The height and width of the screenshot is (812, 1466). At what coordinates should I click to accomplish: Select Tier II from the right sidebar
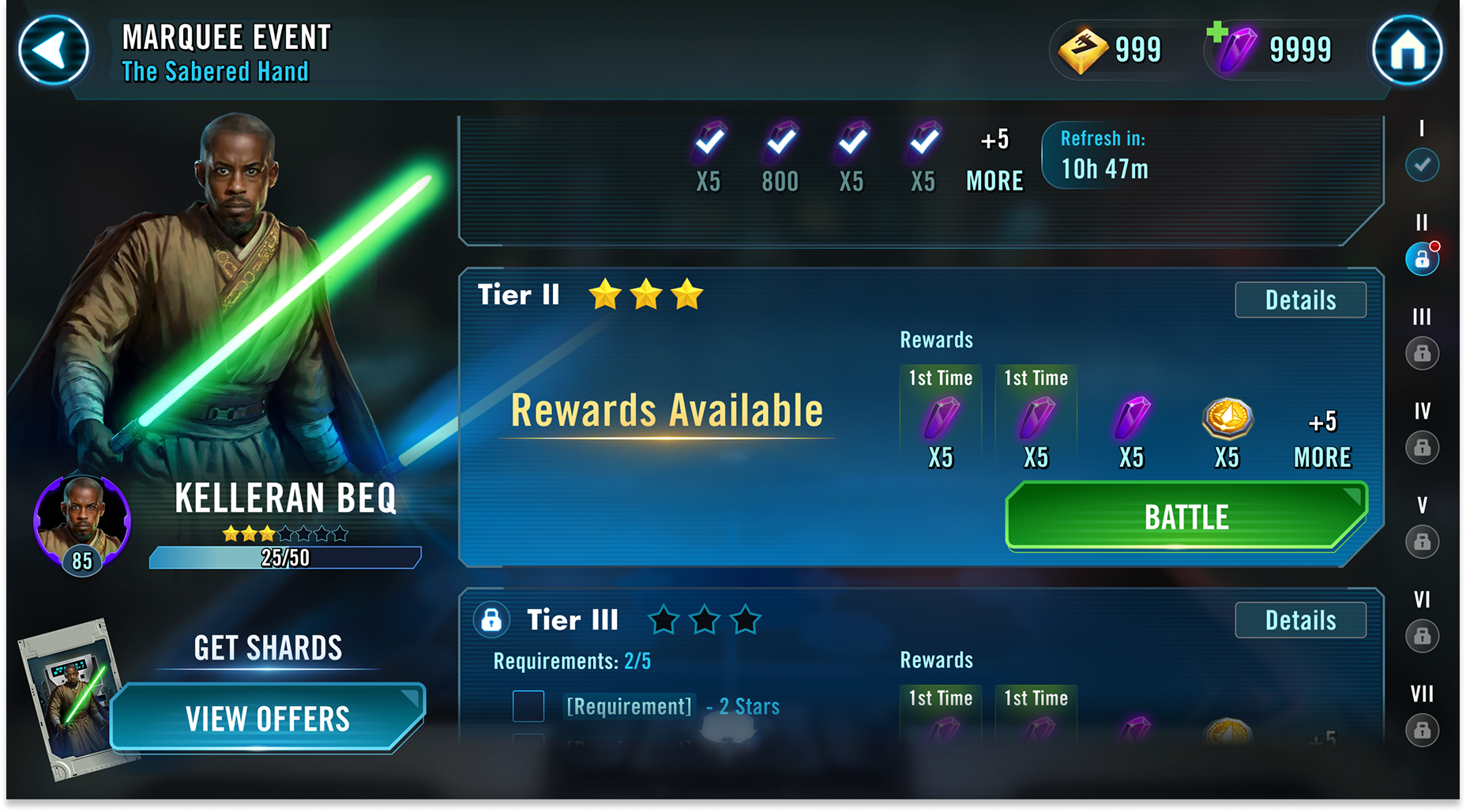1422,259
